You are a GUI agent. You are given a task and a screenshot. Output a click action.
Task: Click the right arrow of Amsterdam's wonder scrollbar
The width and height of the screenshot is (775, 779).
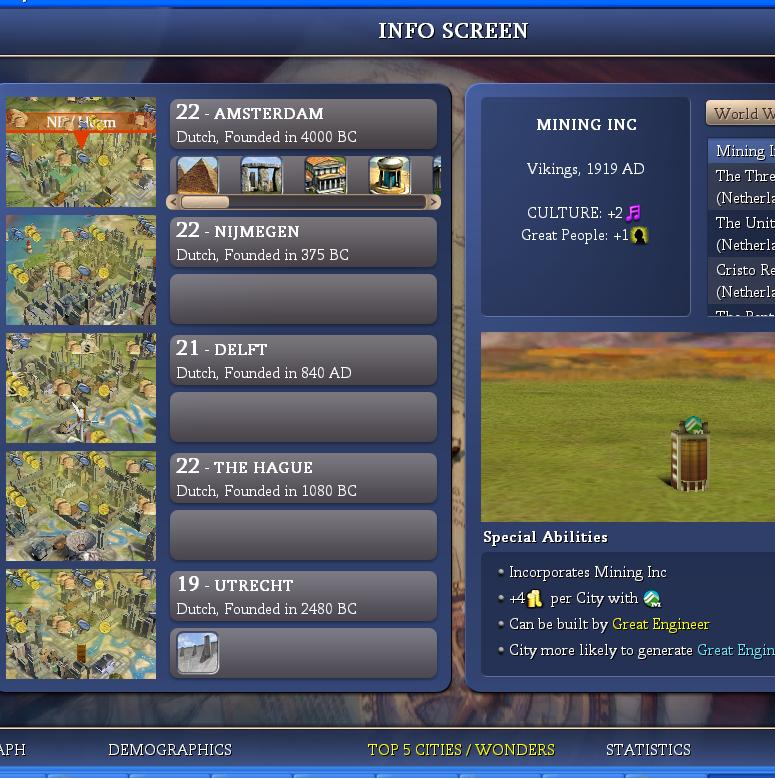point(434,202)
